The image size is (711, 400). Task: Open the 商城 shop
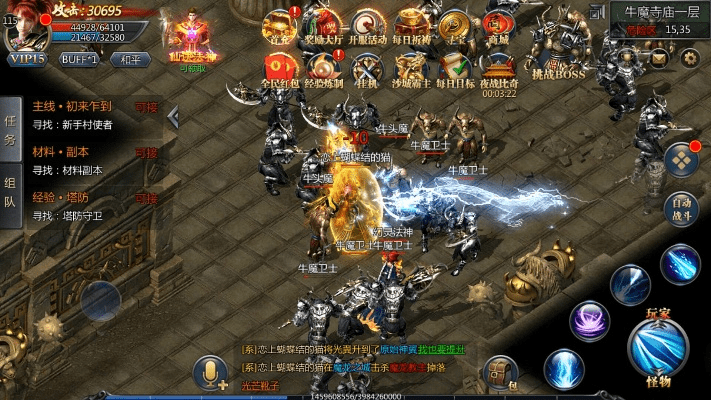coord(497,26)
